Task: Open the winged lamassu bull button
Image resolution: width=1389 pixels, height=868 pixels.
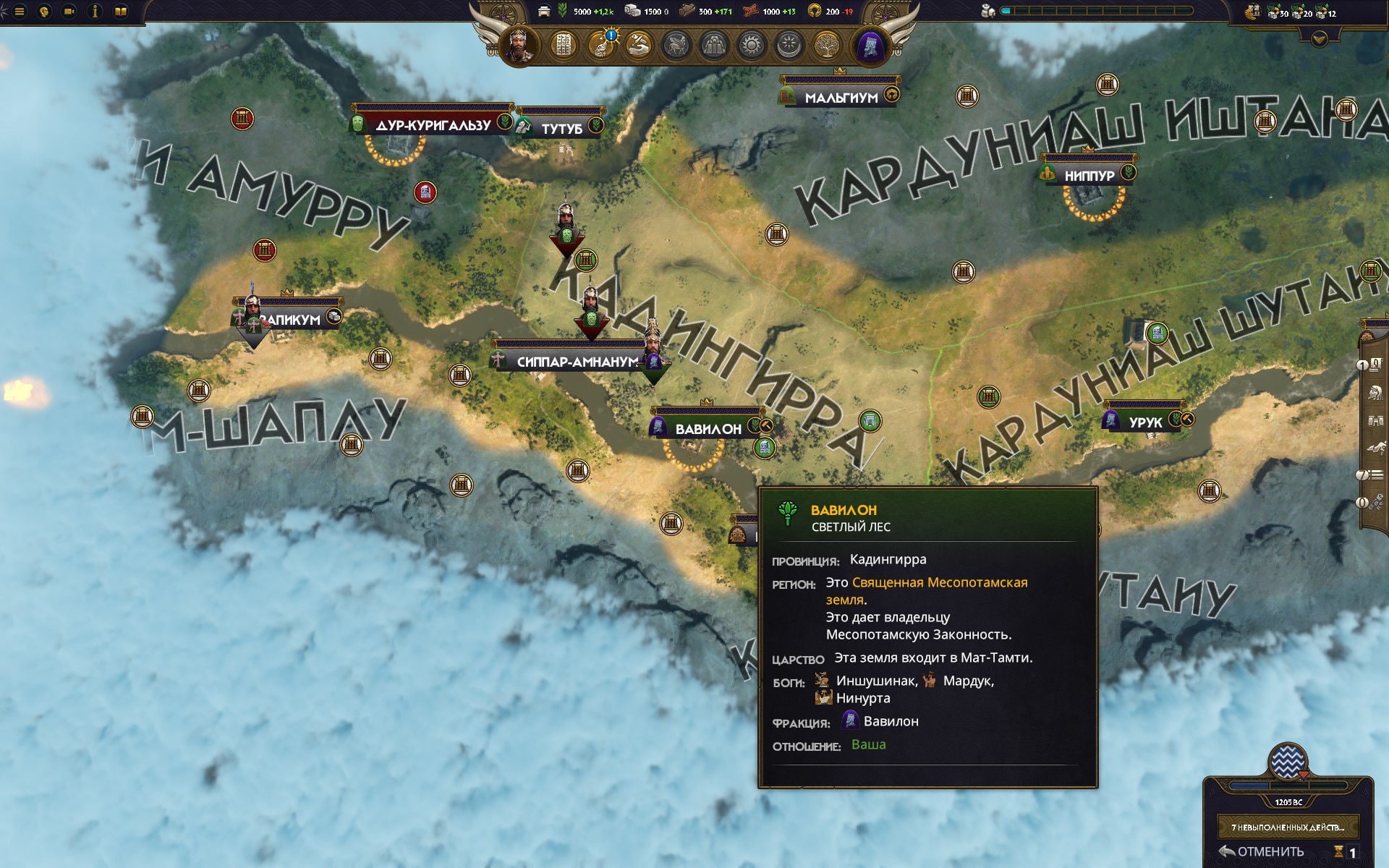Action: click(x=676, y=46)
